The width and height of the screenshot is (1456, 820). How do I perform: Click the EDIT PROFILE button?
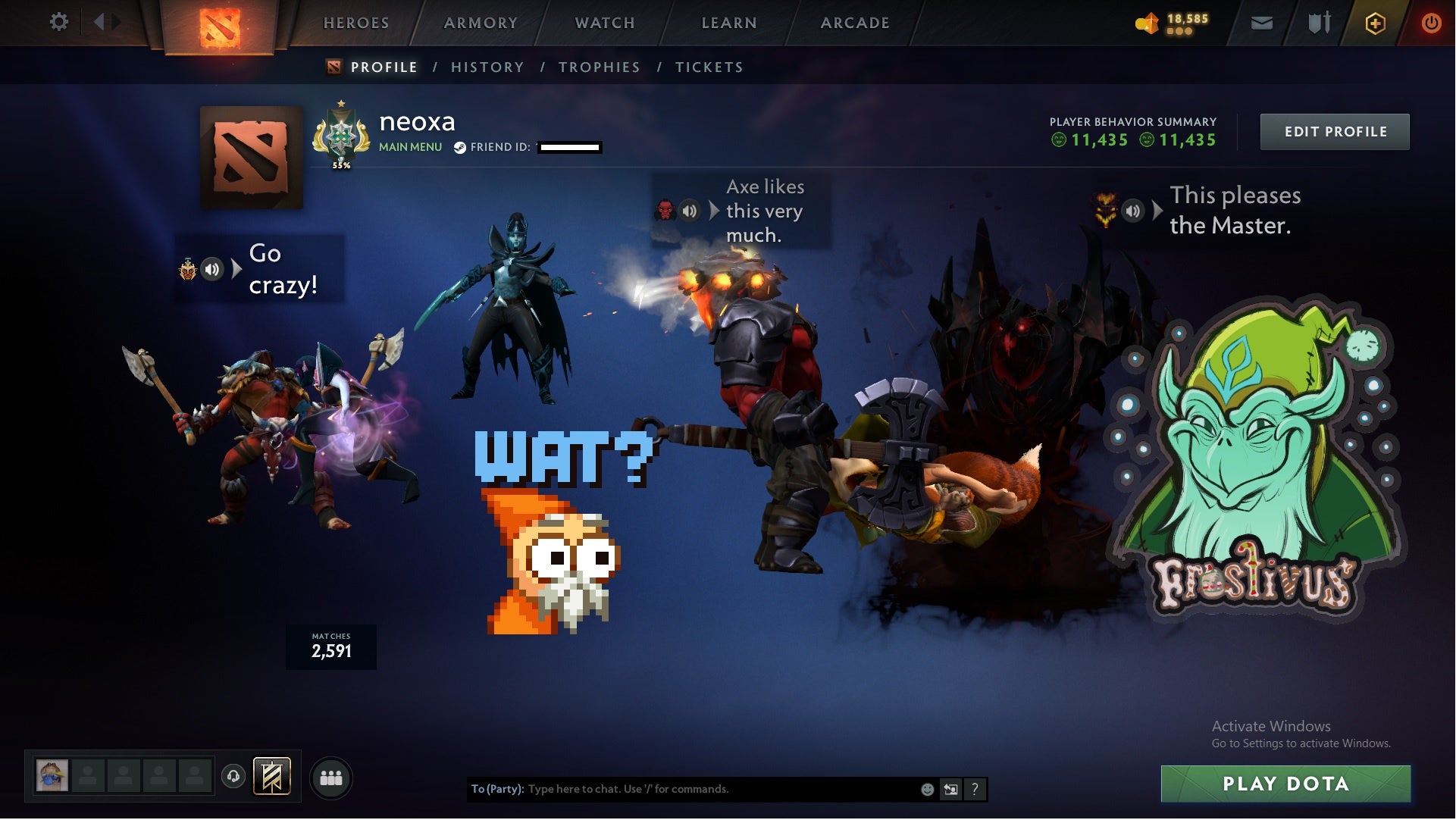coord(1335,131)
